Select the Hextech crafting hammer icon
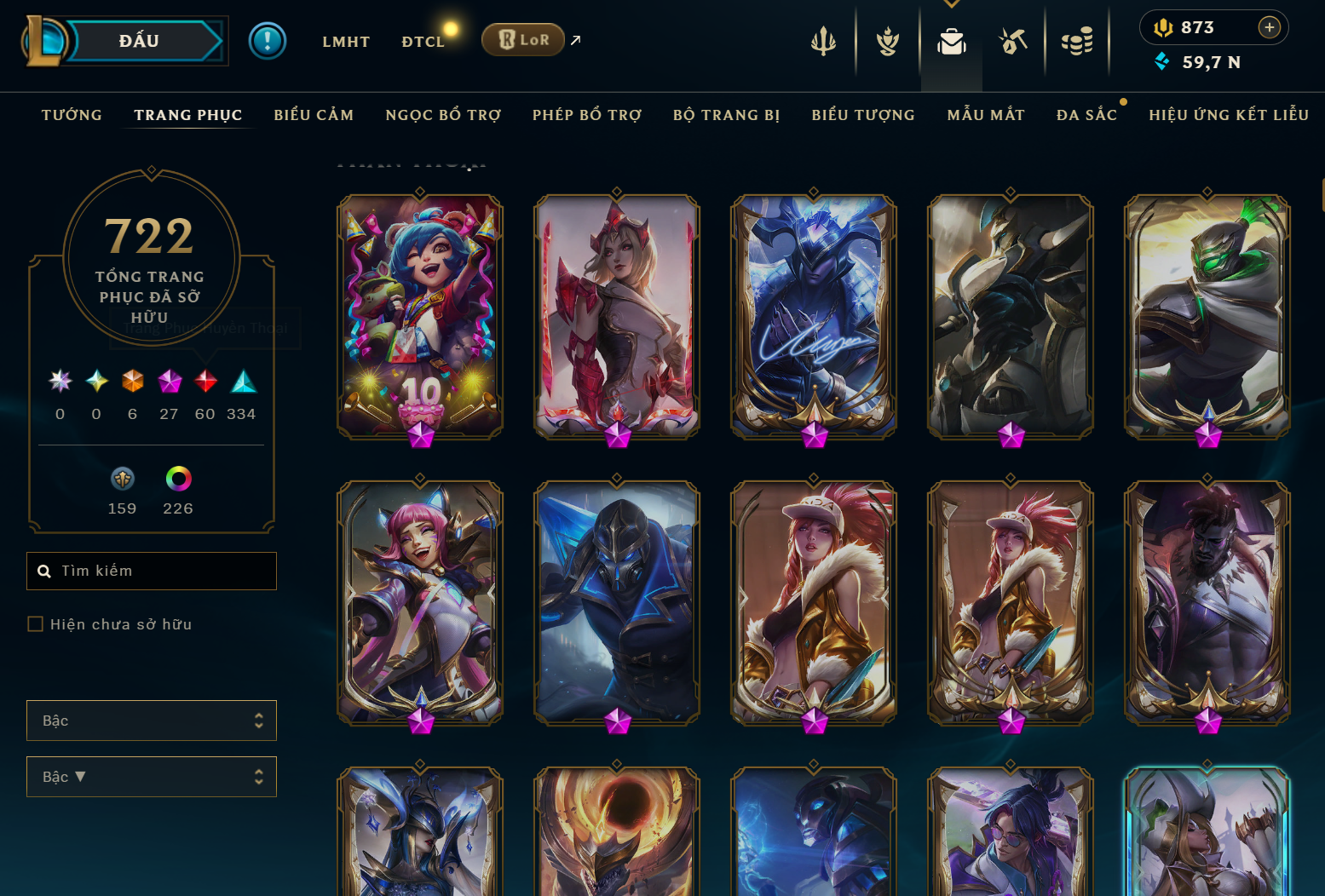 coord(1012,39)
